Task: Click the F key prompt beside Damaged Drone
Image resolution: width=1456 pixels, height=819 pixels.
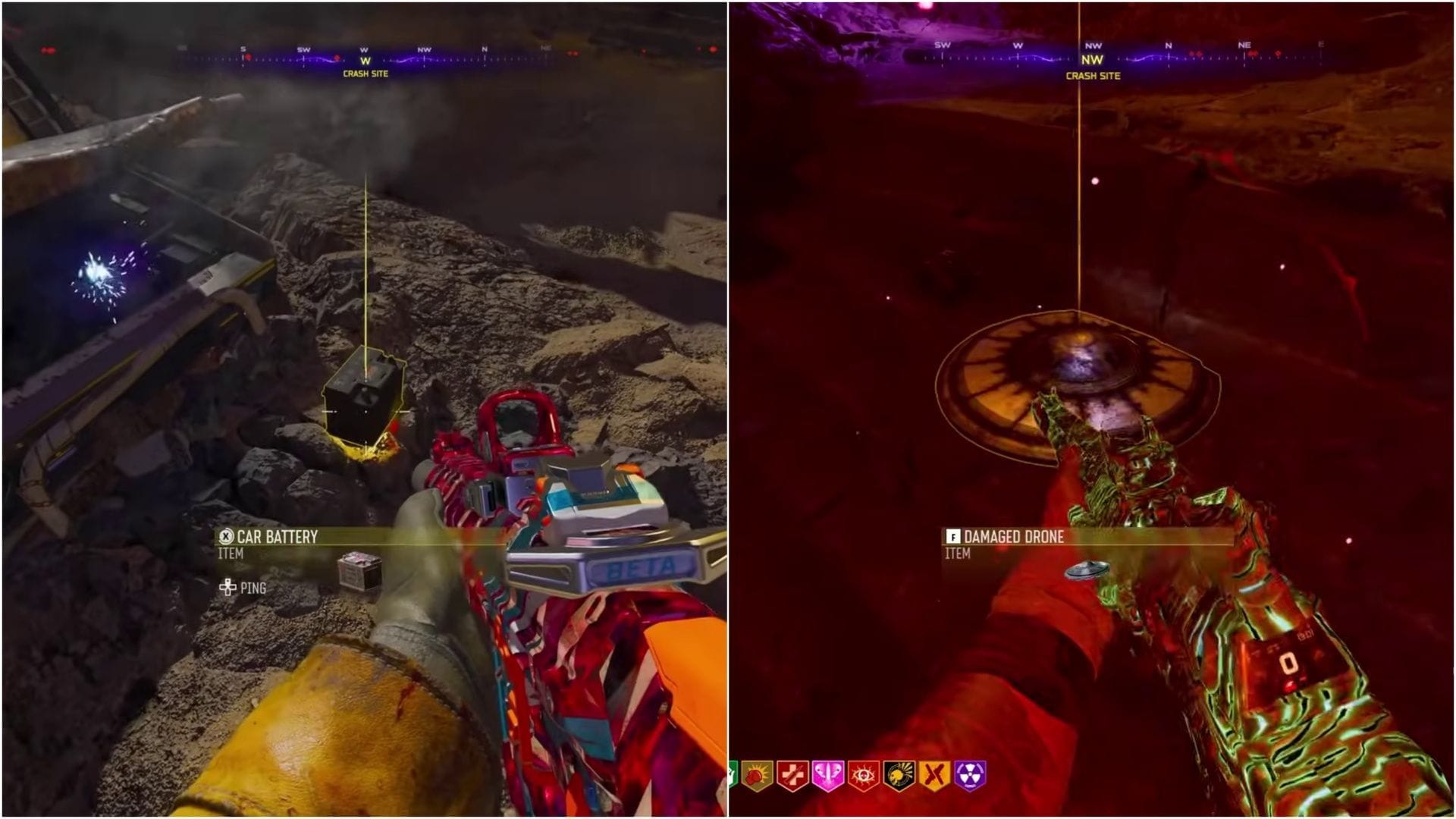Action: click(x=954, y=537)
